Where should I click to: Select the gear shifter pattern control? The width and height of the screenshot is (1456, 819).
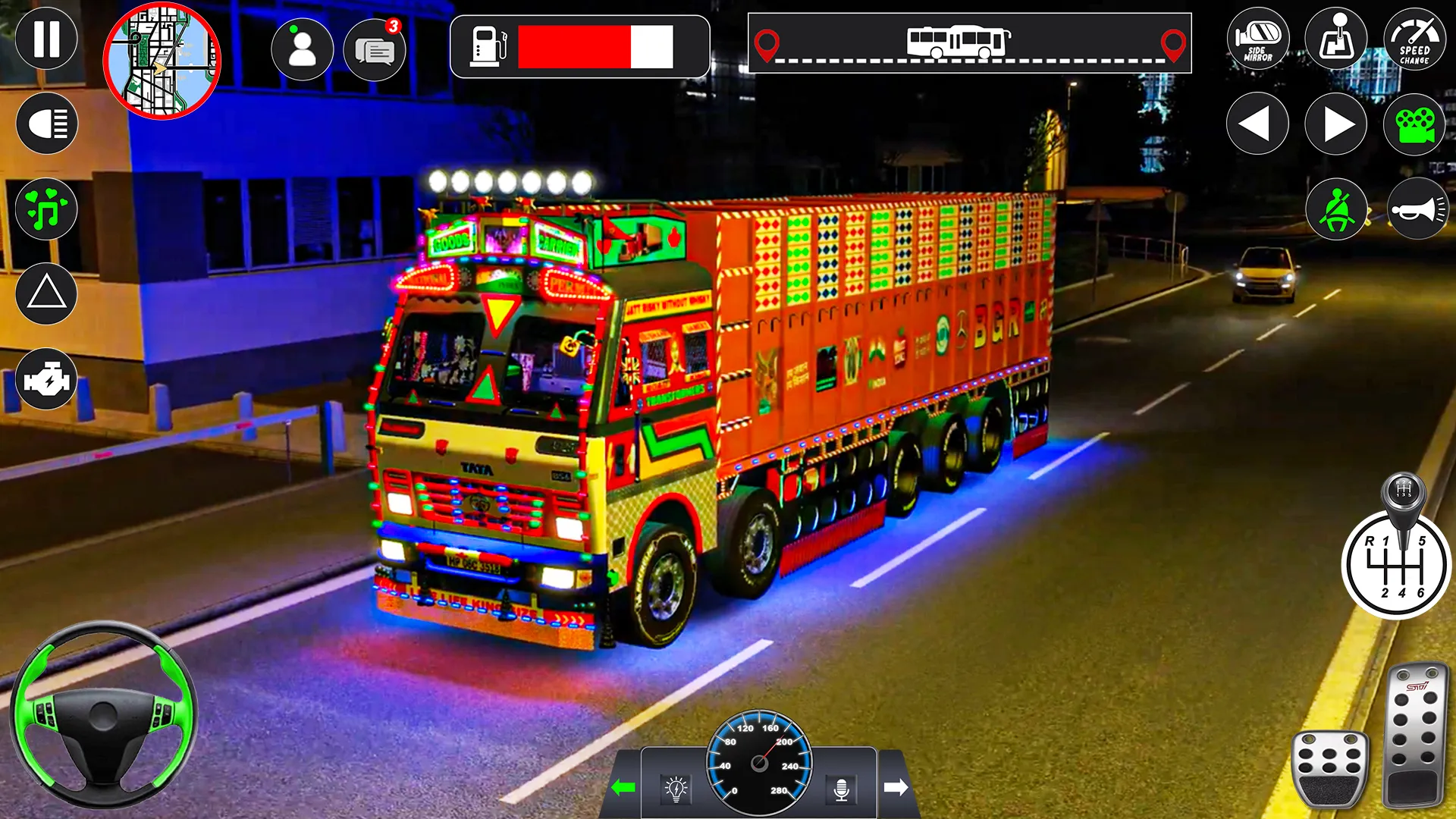click(x=1395, y=565)
